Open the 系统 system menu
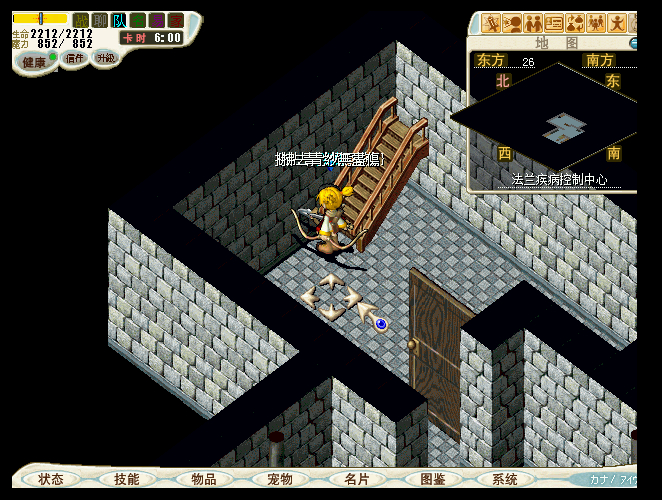662x500 pixels. click(506, 480)
